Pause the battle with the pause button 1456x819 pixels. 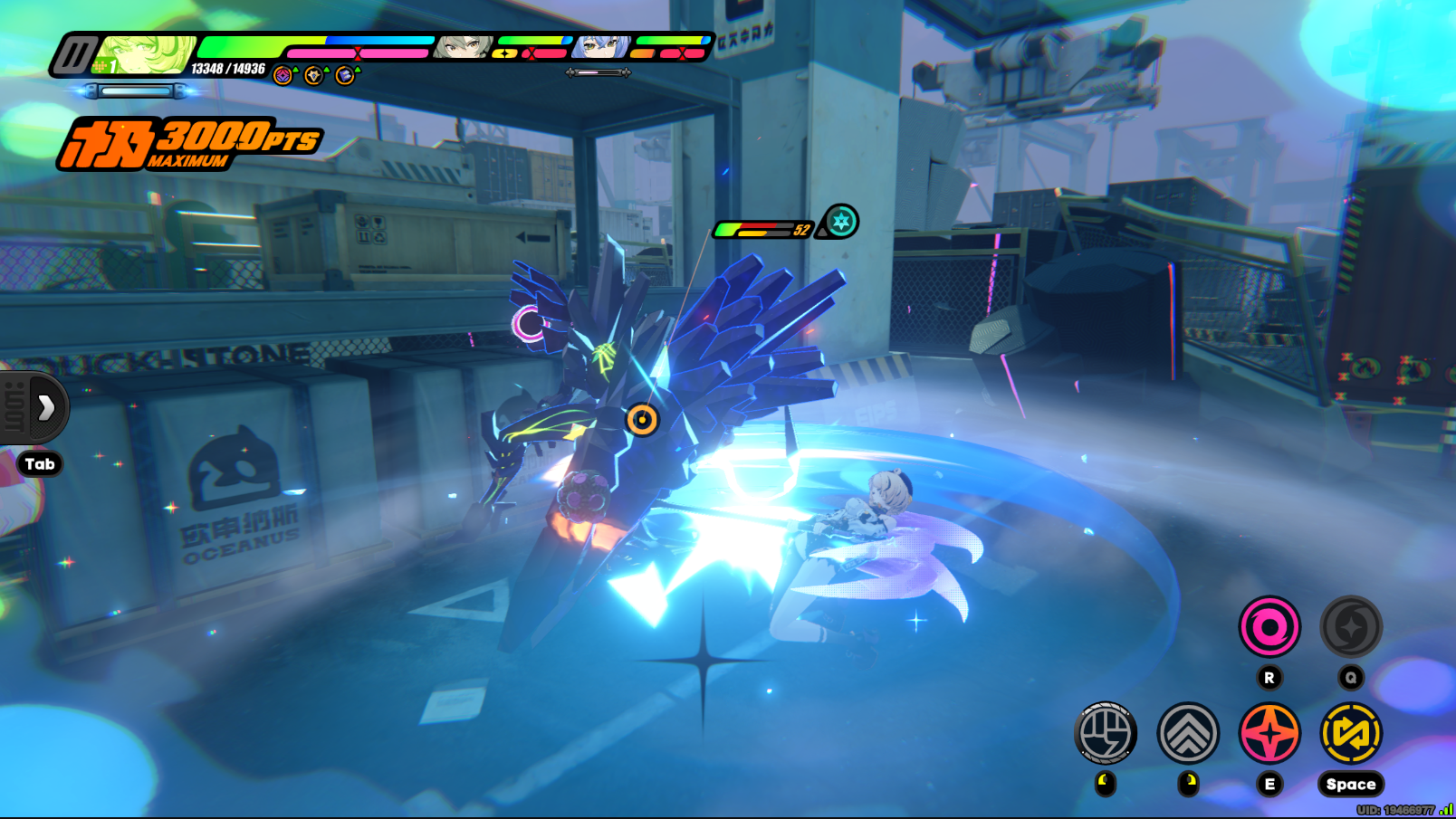(74, 55)
